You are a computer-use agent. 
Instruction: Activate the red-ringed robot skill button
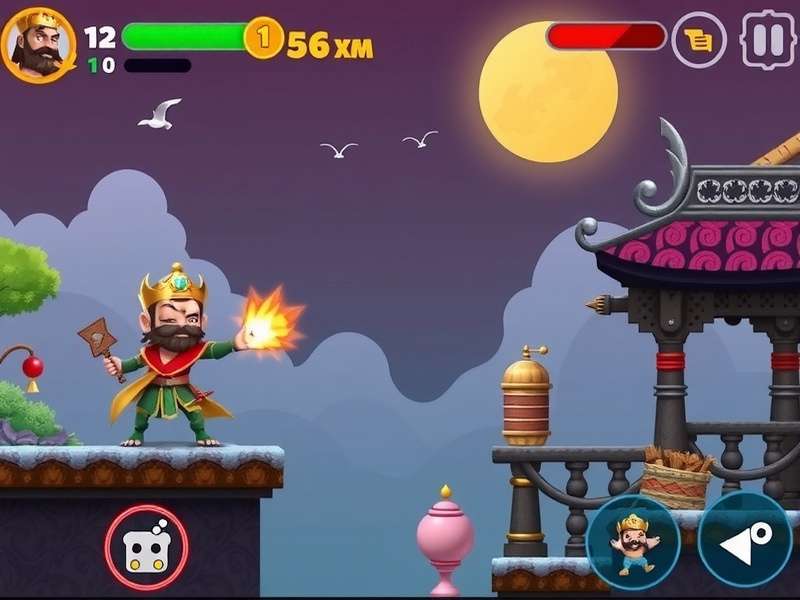pyautogui.click(x=146, y=546)
